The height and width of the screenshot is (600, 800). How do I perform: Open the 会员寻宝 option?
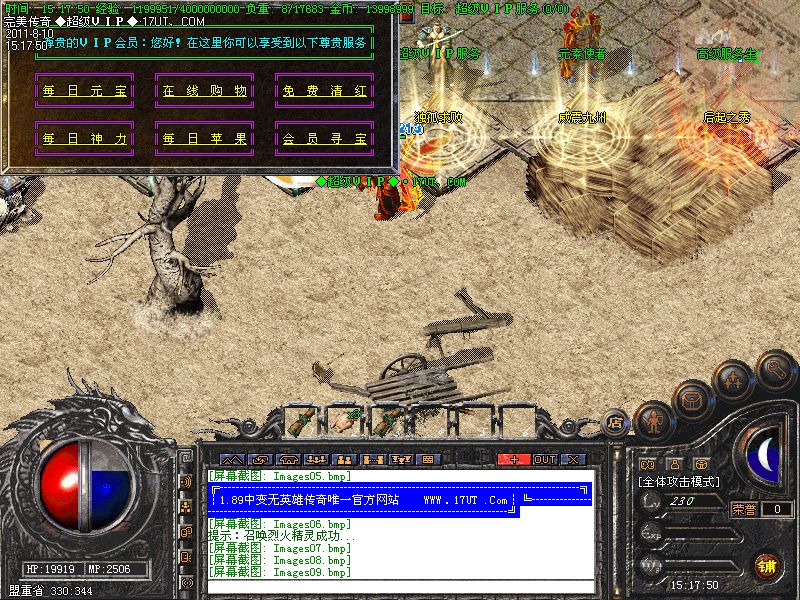tap(323, 138)
